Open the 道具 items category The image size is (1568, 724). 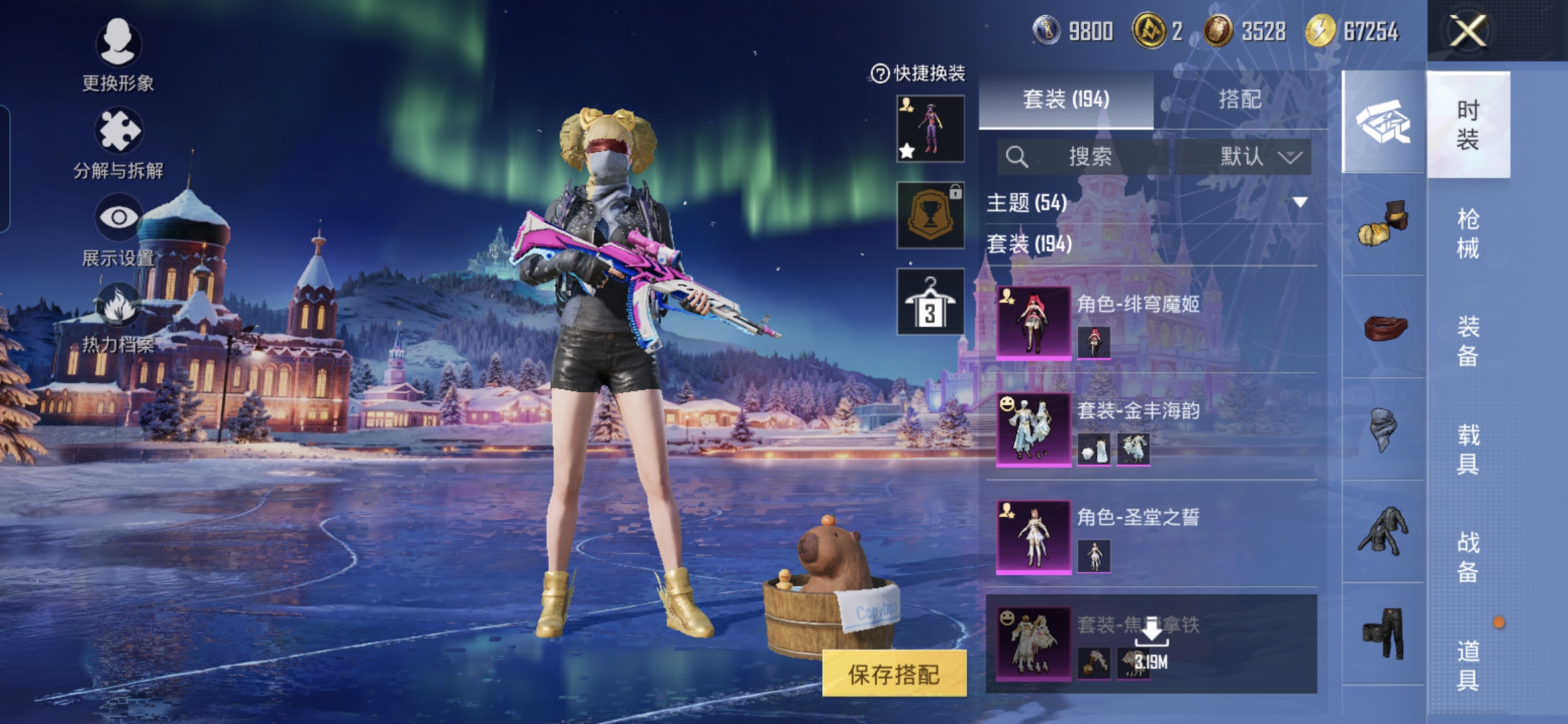click(1467, 665)
